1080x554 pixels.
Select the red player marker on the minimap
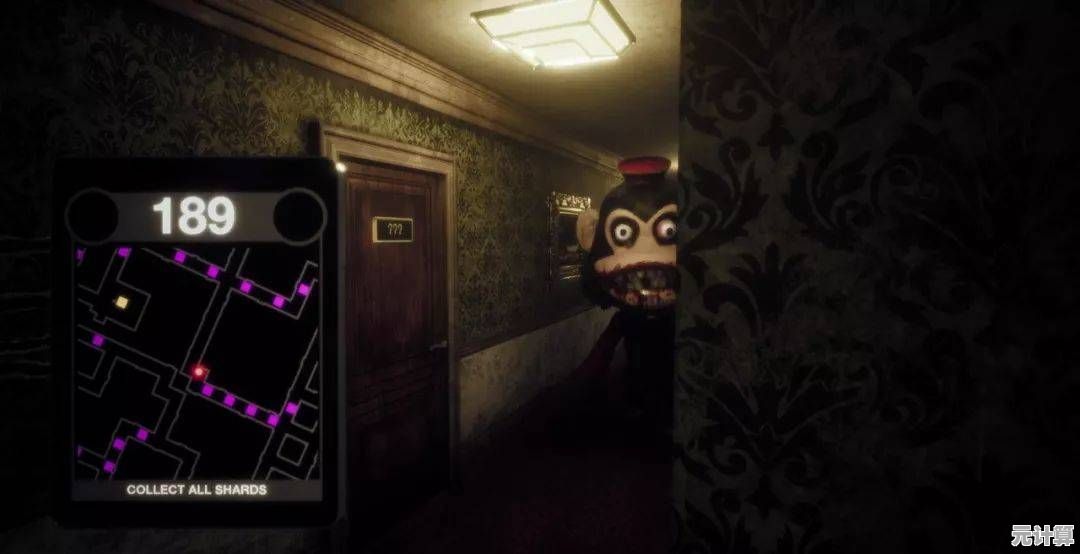pos(199,372)
